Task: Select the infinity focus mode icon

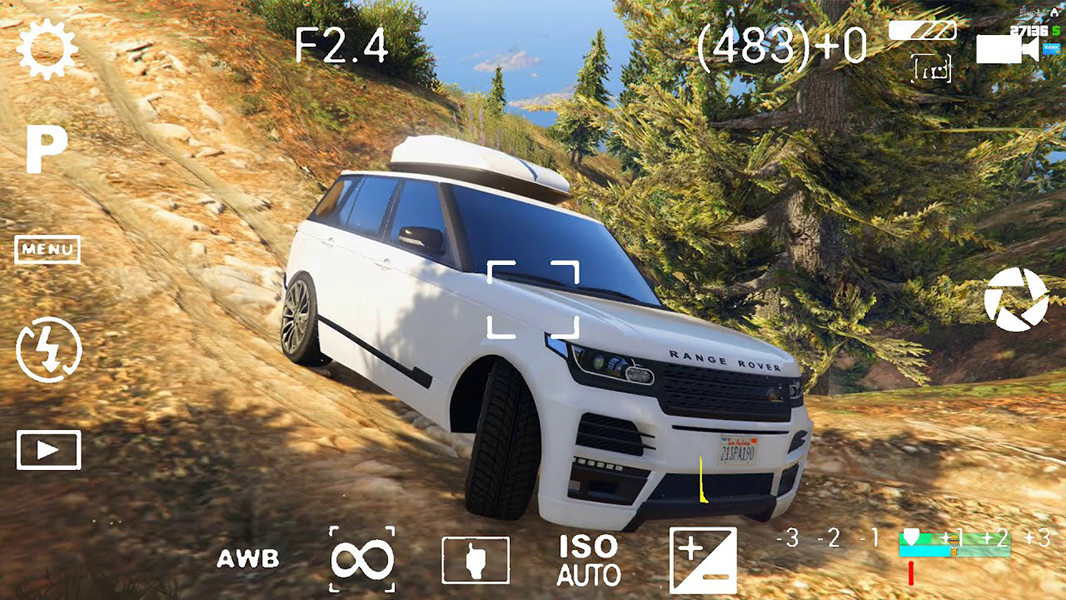Action: pyautogui.click(x=362, y=560)
